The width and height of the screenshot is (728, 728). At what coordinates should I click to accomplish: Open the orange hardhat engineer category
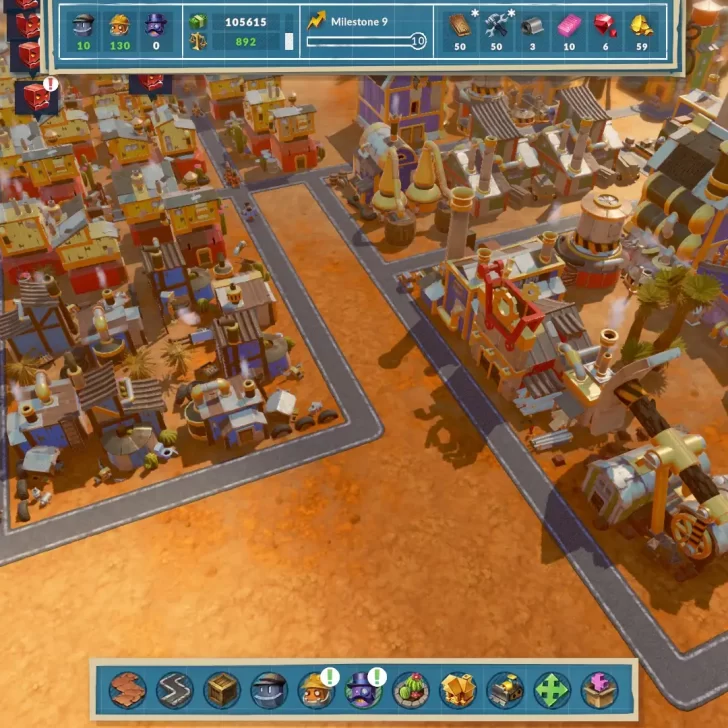(x=316, y=689)
